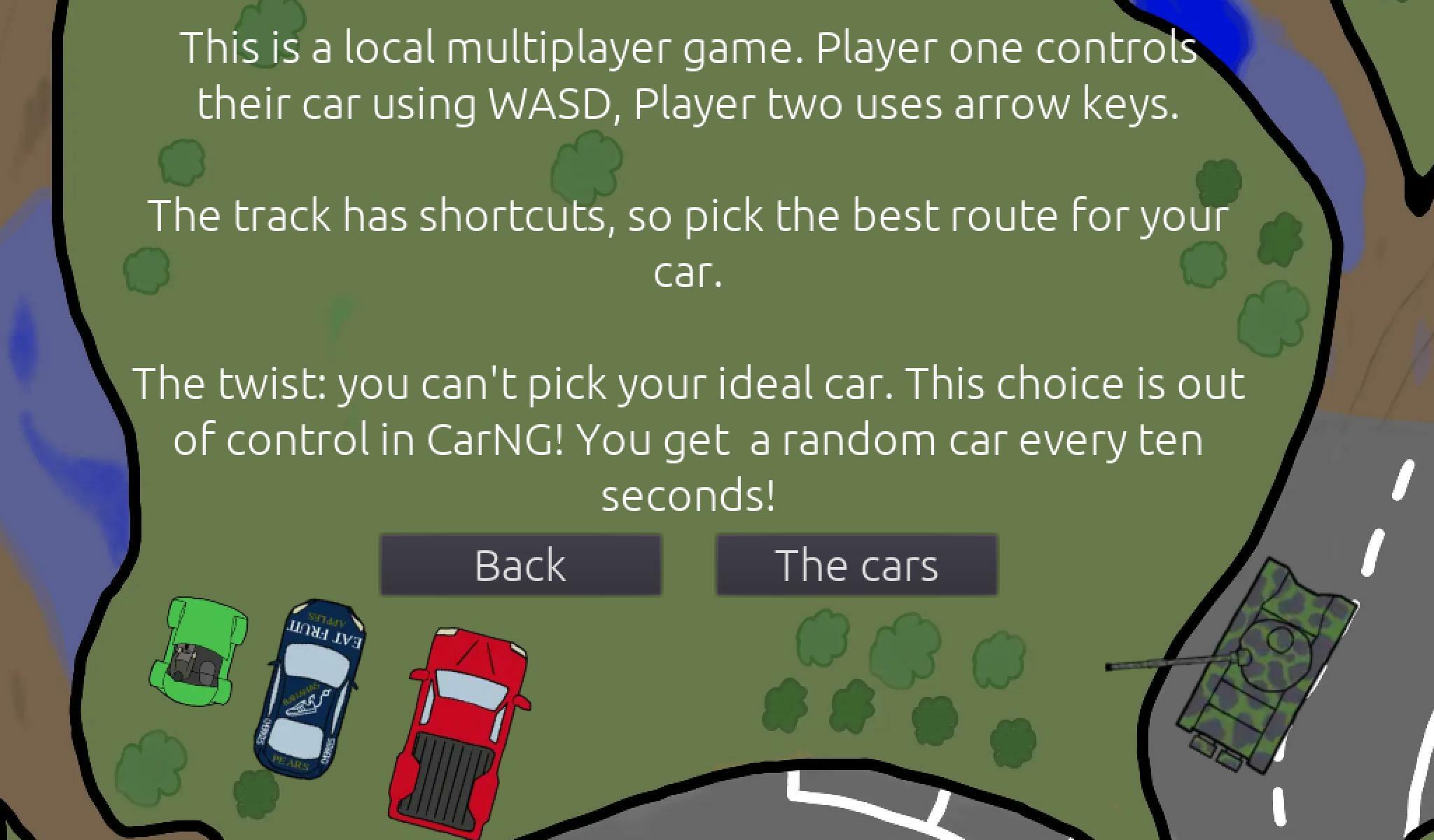Open the "The cars" info page
The image size is (1434, 840).
pos(856,565)
